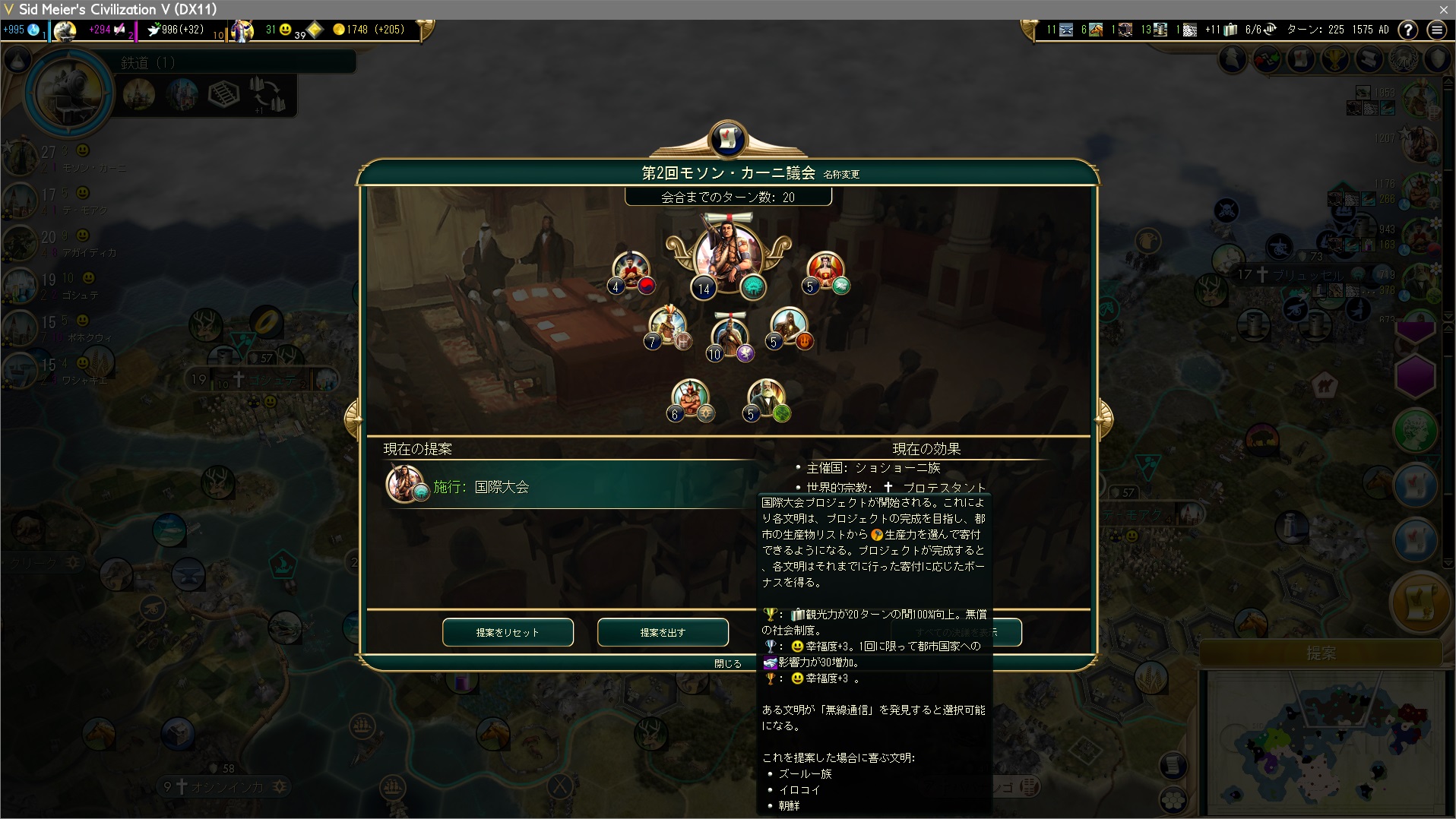The height and width of the screenshot is (819, 1456).
Task: Close the game window with X
Action: (x=1443, y=9)
